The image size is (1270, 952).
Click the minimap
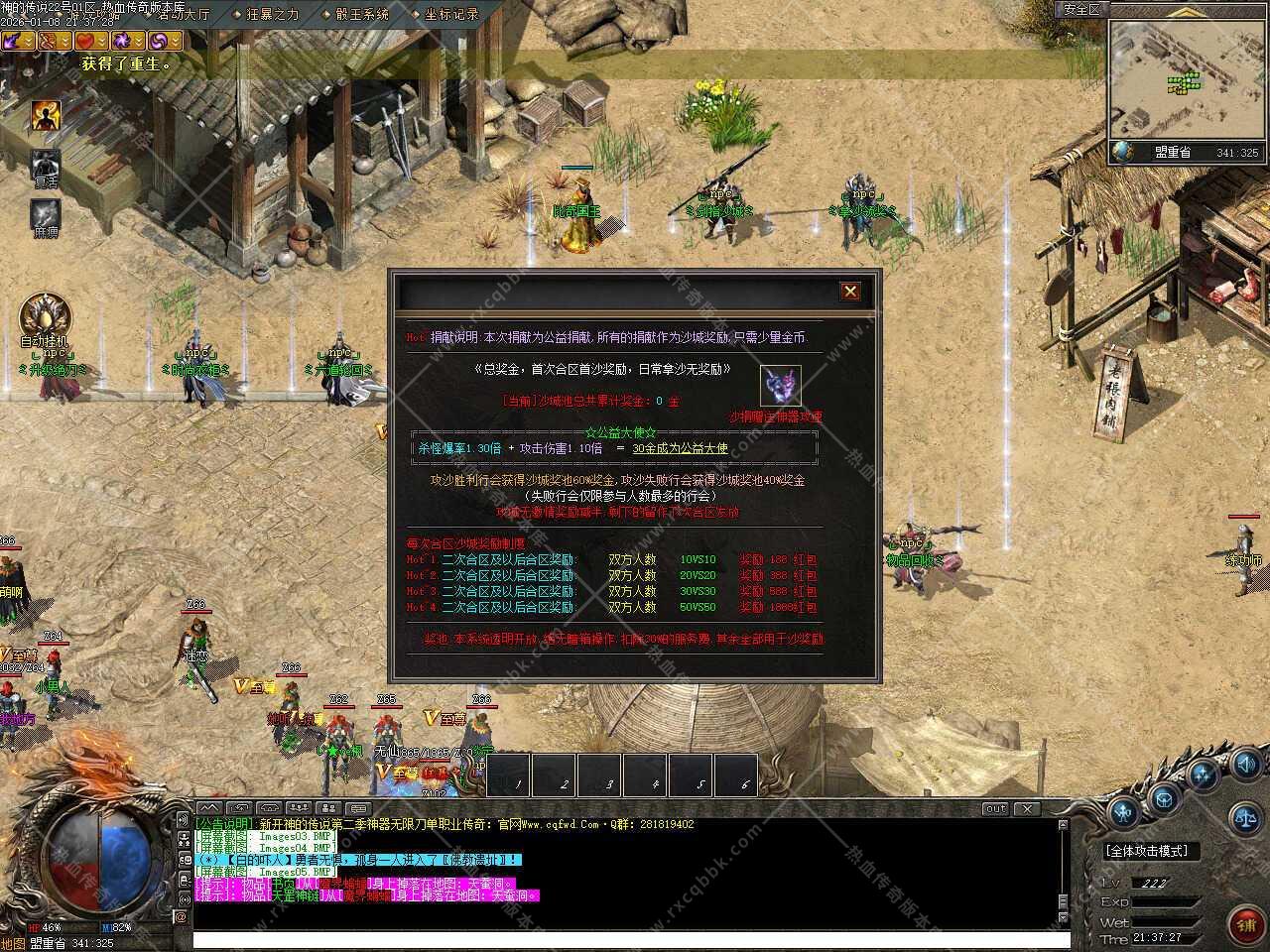pos(1188,78)
